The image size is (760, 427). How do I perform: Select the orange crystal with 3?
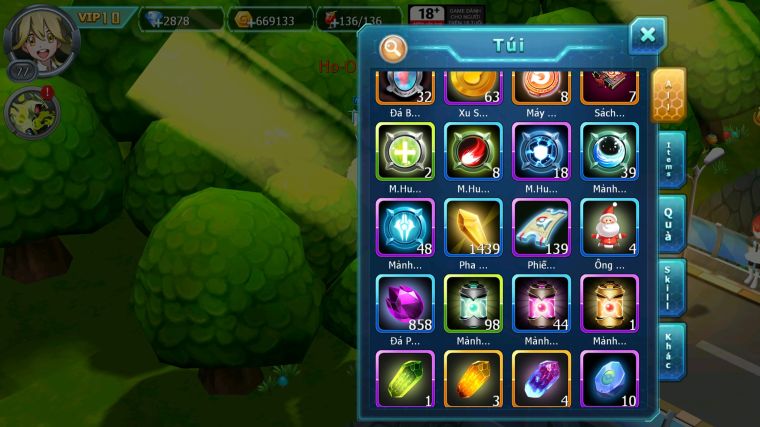(x=473, y=379)
